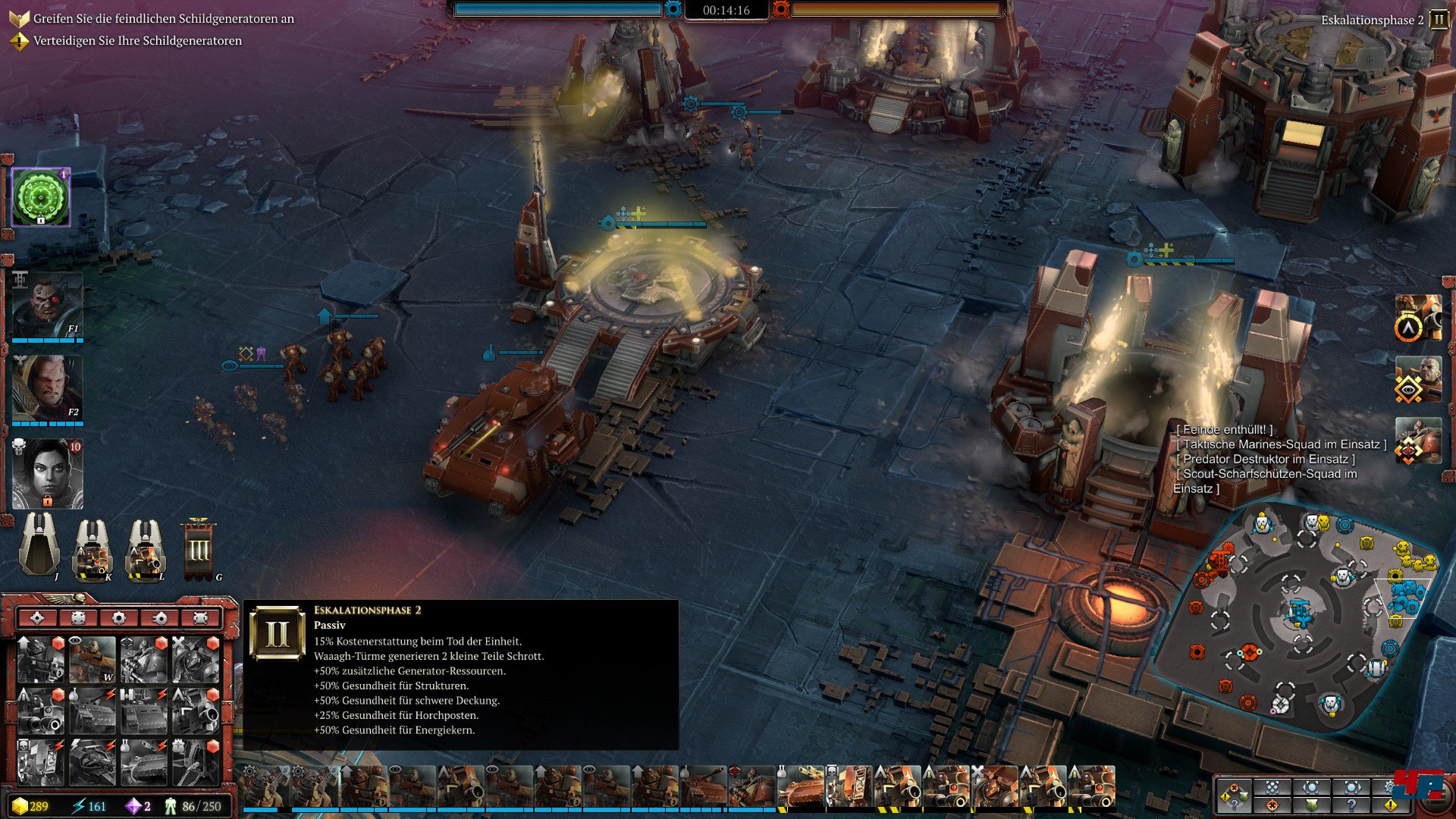Click the Eskalationsphase 2 indicator icon
The height and width of the screenshot is (819, 1456).
tap(1439, 19)
